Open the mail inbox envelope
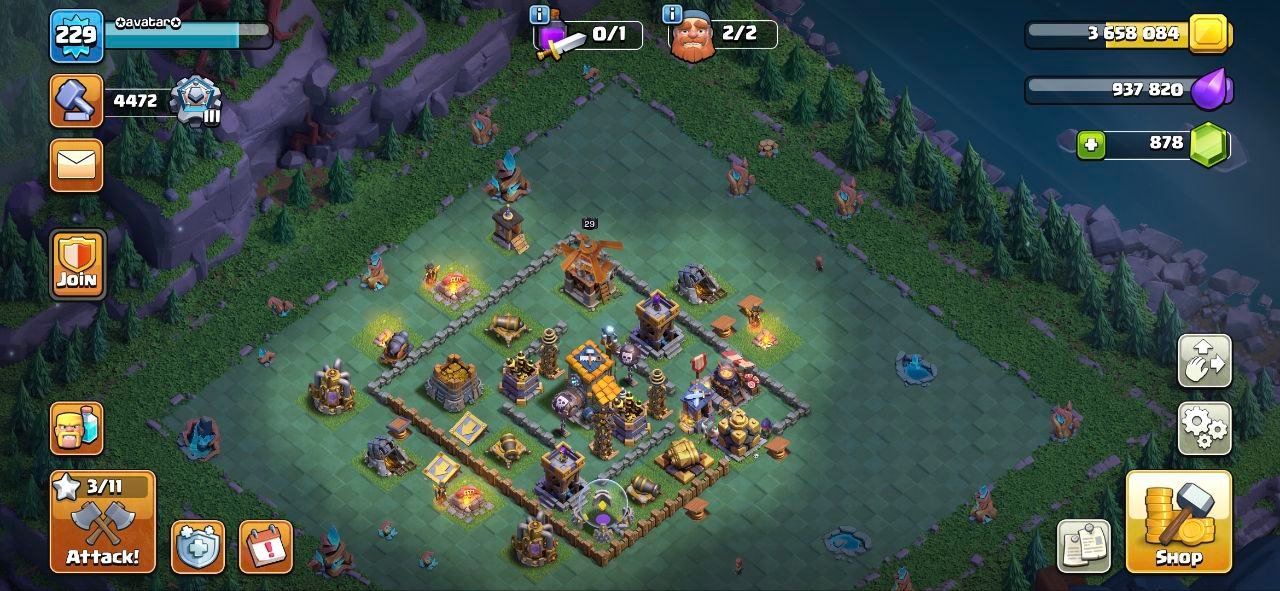Screen dimensions: 1280x591 coord(76,165)
